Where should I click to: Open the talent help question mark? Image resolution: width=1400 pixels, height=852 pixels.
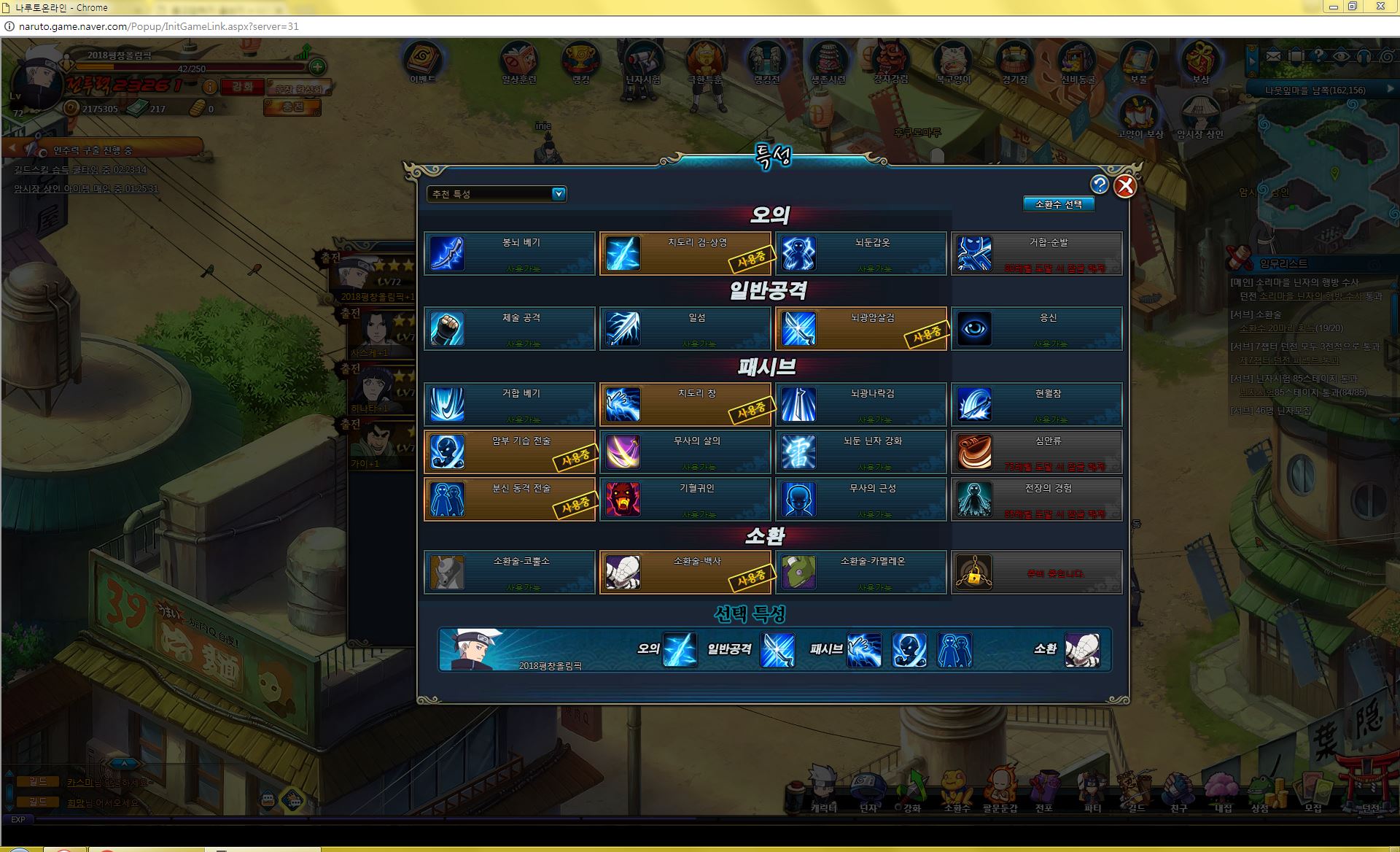pos(1100,185)
